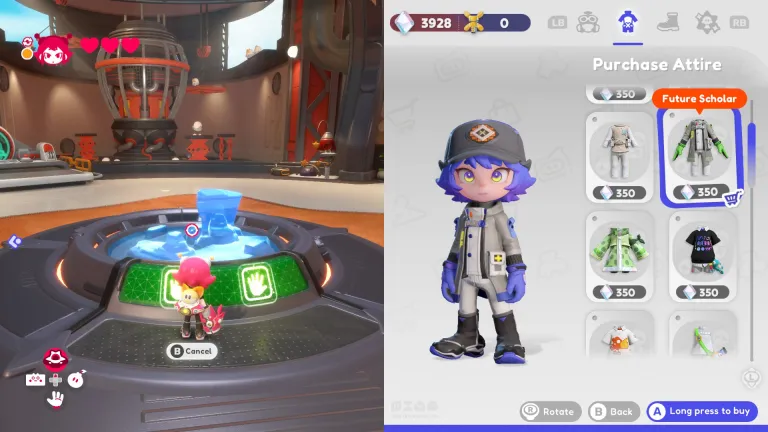Buy the outfit with Long press to buy
The width and height of the screenshot is (768, 432).
tap(702, 411)
